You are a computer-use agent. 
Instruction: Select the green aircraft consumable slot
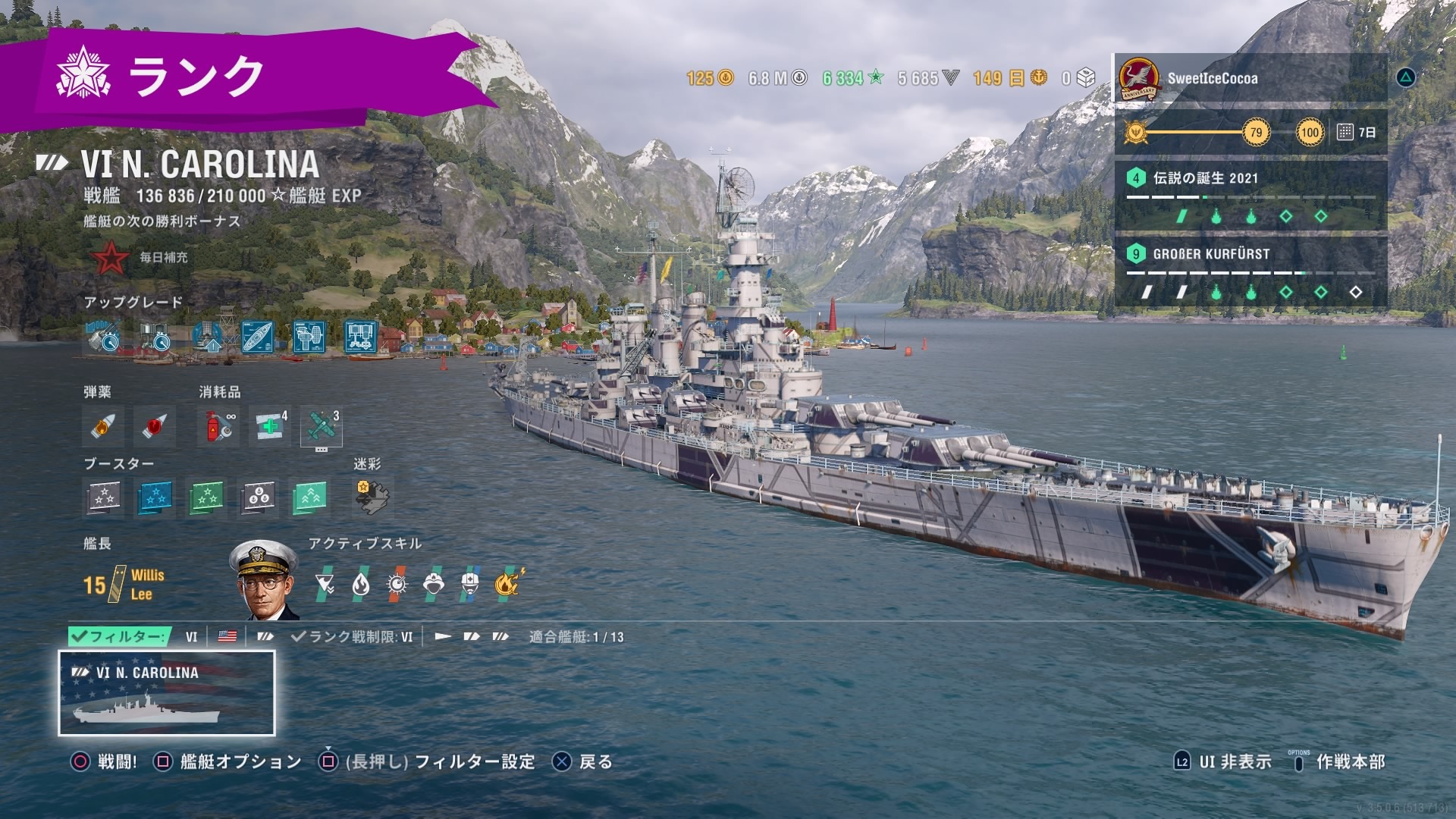point(322,426)
